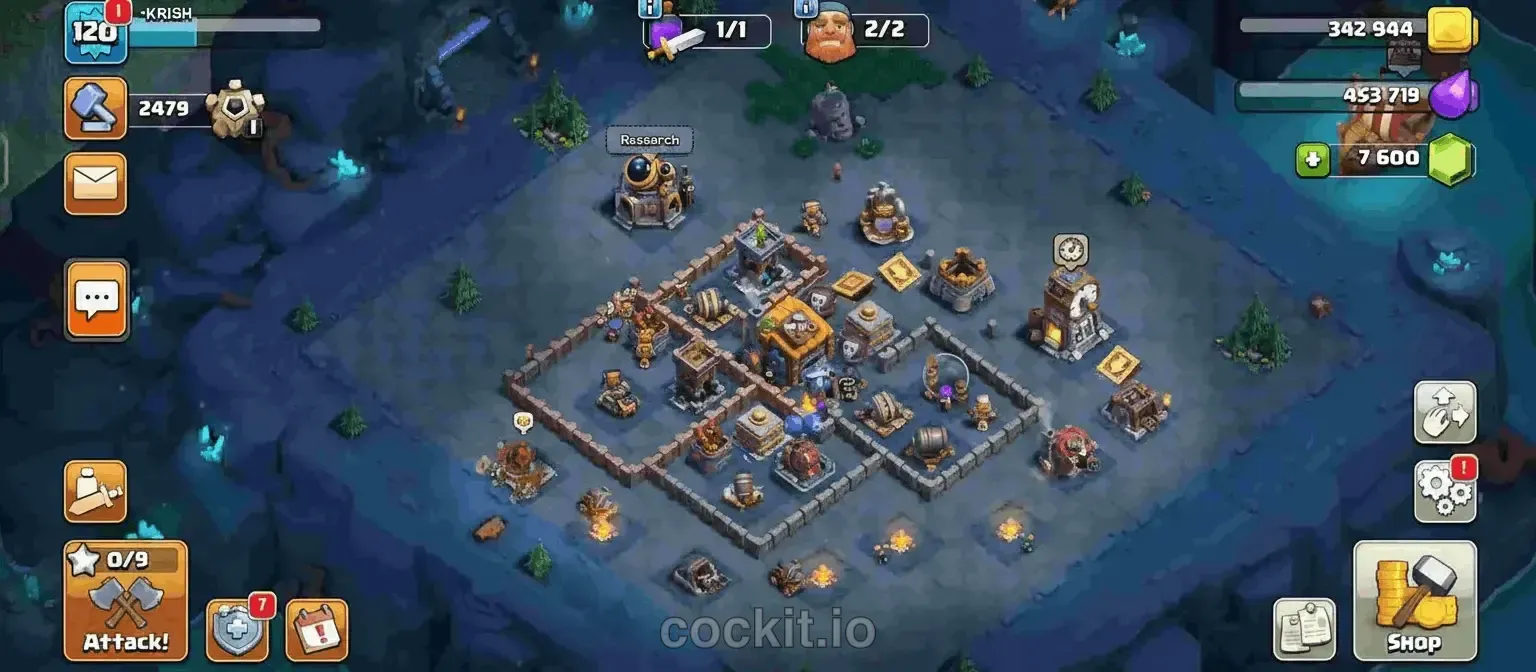
Task: Open the settings gears menu
Action: coord(1445,490)
